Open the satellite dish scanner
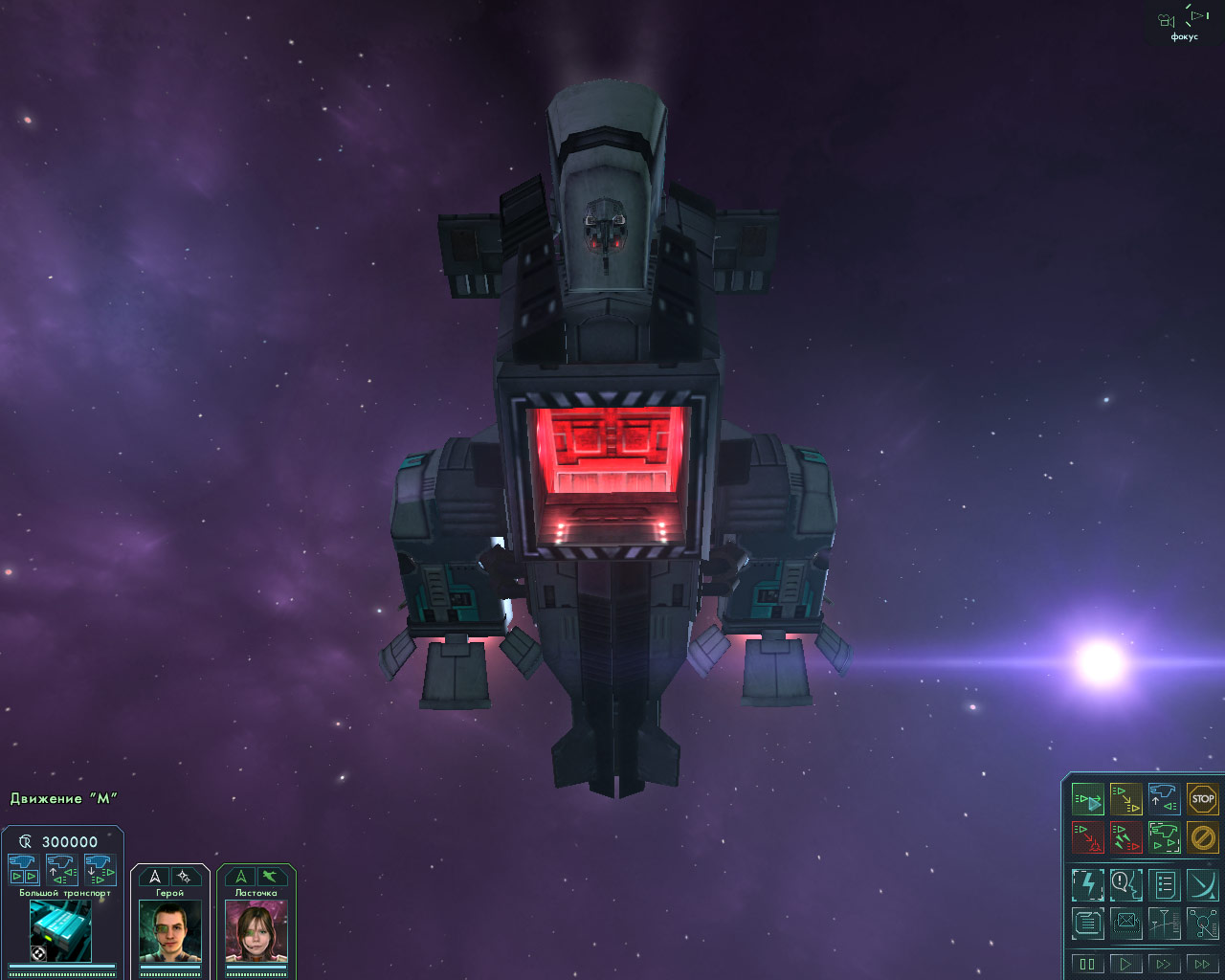Screen dimensions: 1225x980 pos(1202,884)
